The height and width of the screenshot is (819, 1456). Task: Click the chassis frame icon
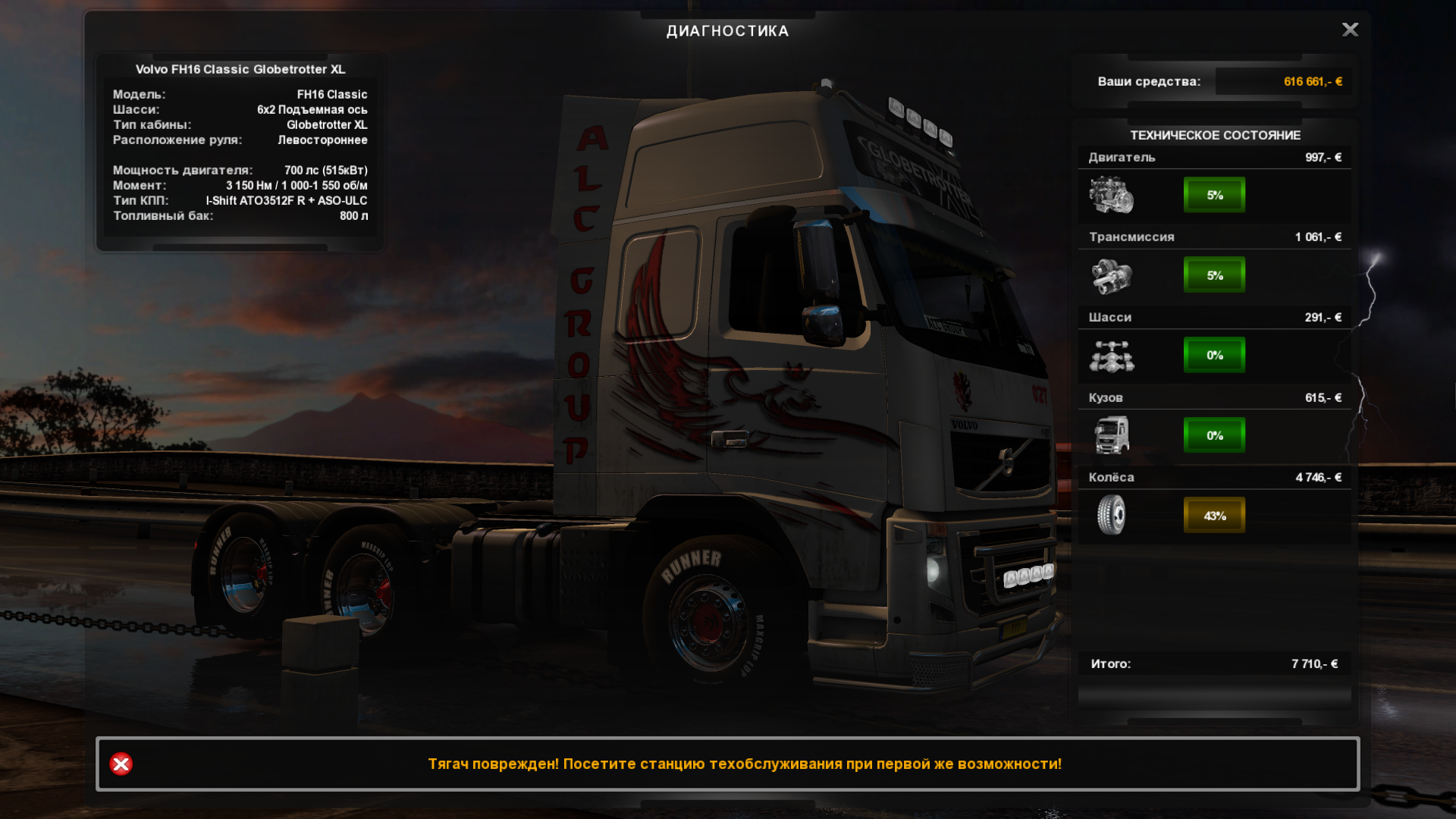(x=1111, y=356)
